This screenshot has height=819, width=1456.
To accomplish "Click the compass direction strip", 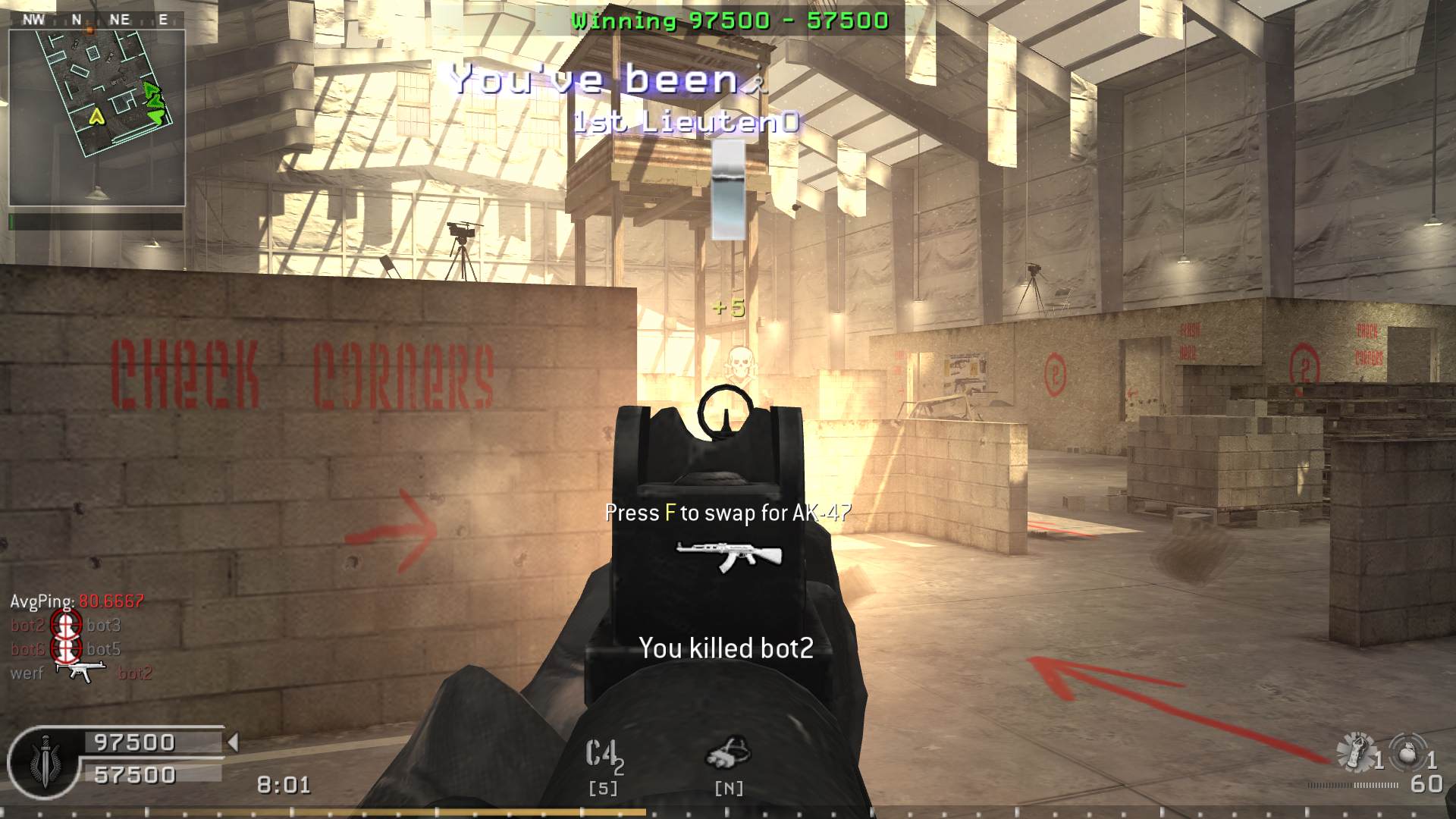I will tap(96, 20).
